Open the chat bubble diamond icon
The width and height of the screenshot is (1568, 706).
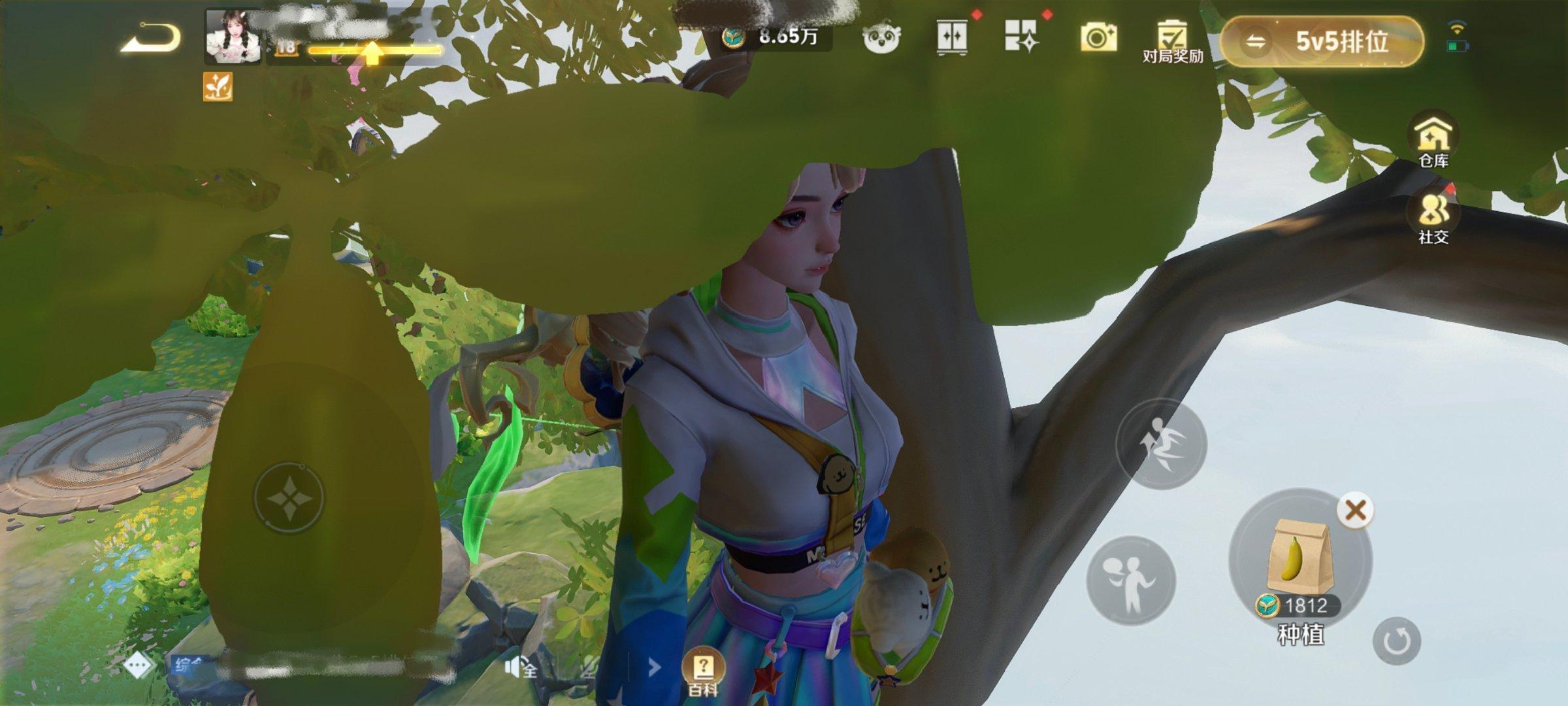pyautogui.click(x=137, y=666)
